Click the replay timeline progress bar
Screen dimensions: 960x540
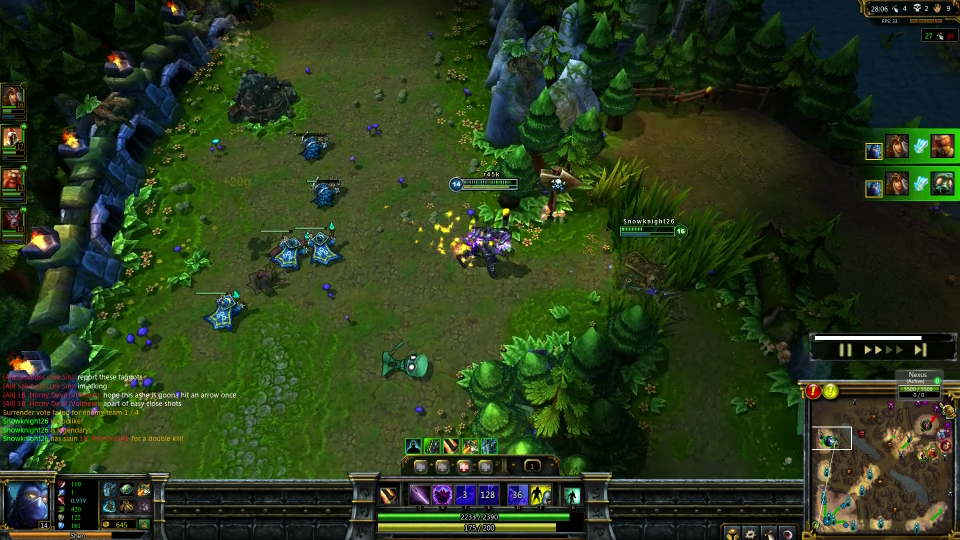click(867, 338)
